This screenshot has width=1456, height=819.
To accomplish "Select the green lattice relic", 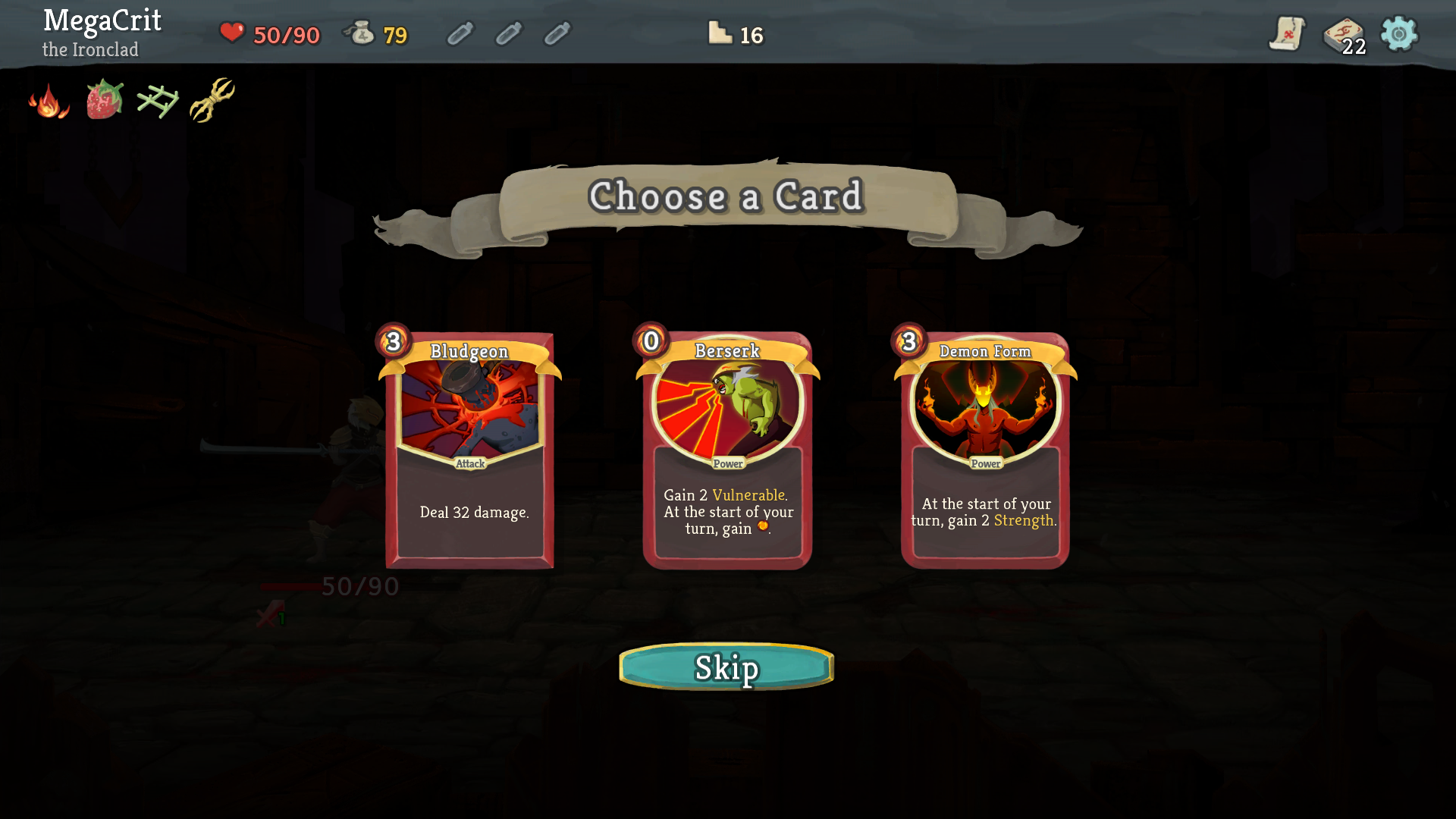I will [x=158, y=100].
